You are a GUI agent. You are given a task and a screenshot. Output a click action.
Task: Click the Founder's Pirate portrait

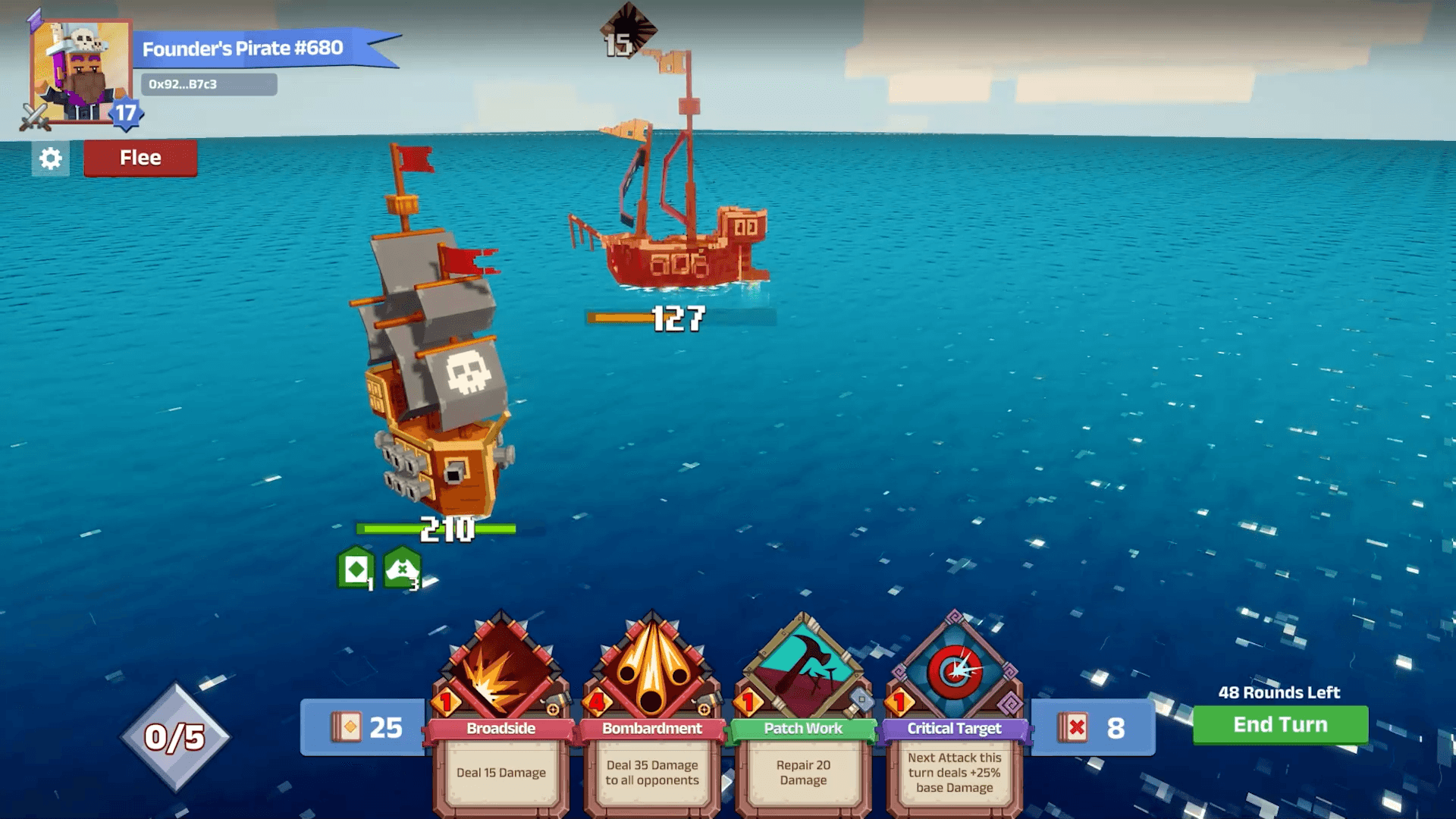(x=80, y=71)
